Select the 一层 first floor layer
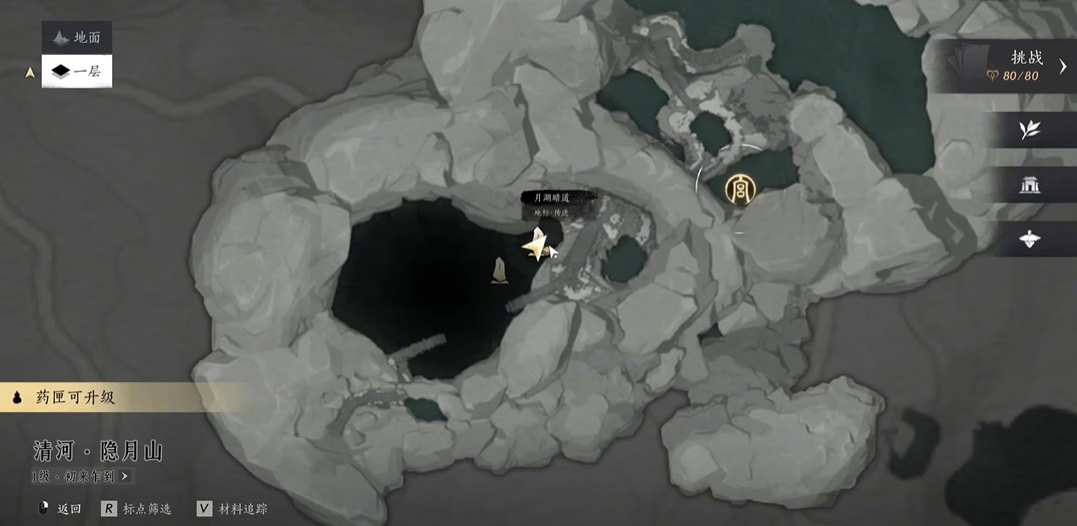The image size is (1077, 526). [x=77, y=71]
